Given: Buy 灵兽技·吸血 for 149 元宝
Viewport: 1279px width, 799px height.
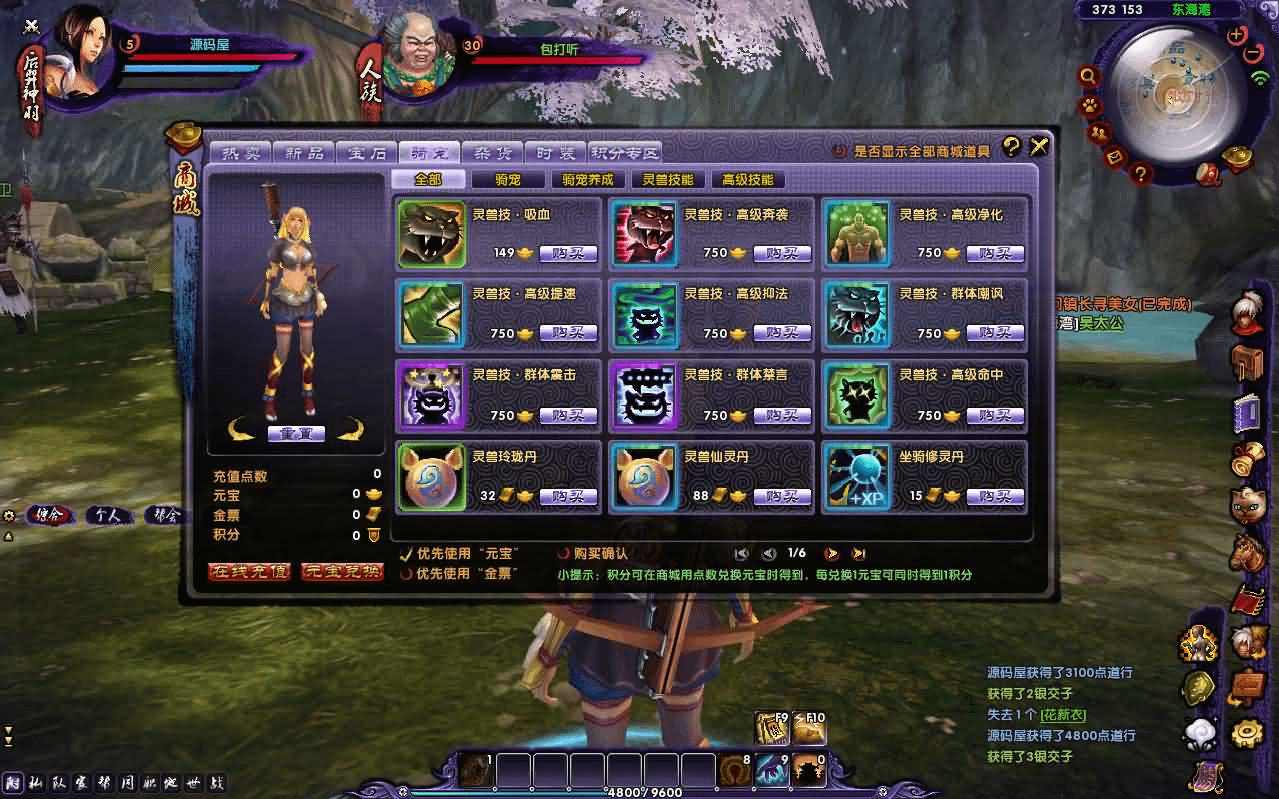Looking at the screenshot, I should [x=568, y=254].
